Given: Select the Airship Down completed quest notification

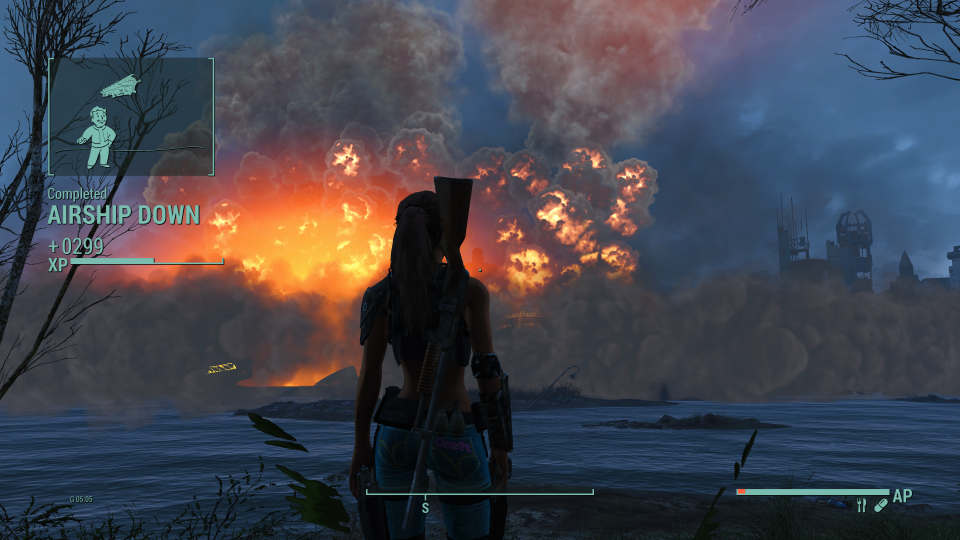Looking at the screenshot, I should (x=124, y=214).
